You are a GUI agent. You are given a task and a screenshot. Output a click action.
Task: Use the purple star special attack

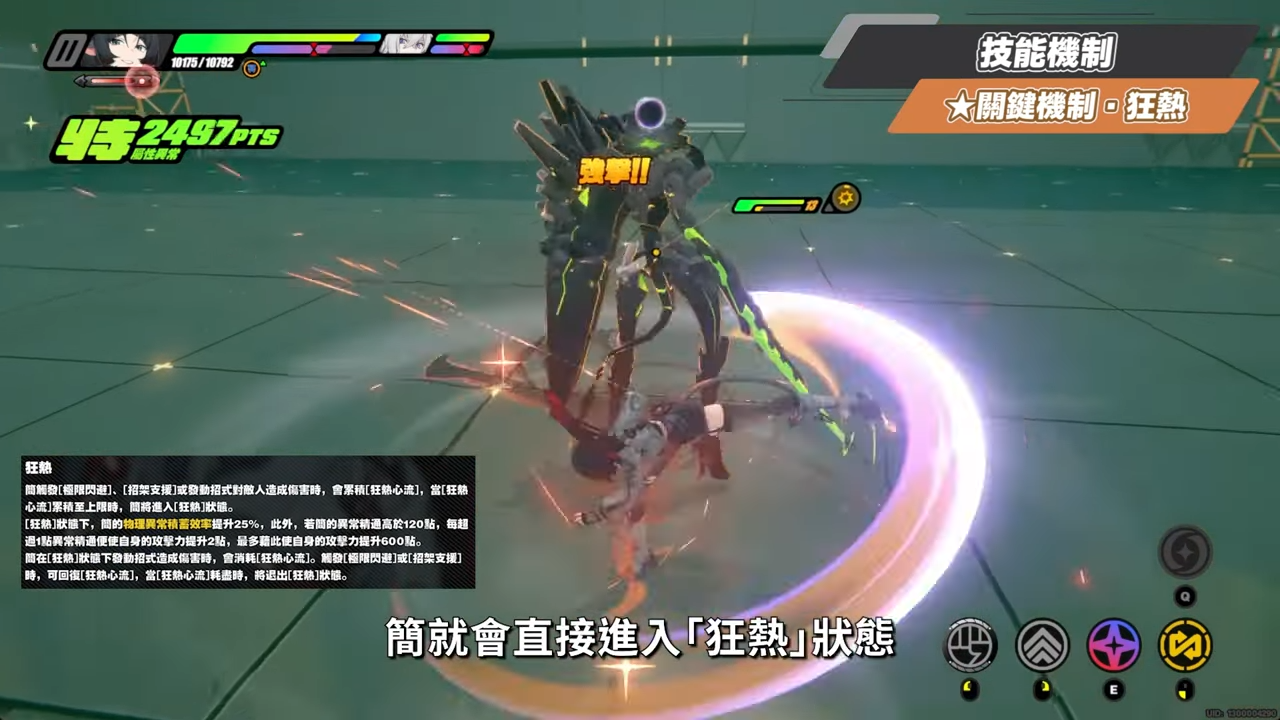[x=1114, y=645]
